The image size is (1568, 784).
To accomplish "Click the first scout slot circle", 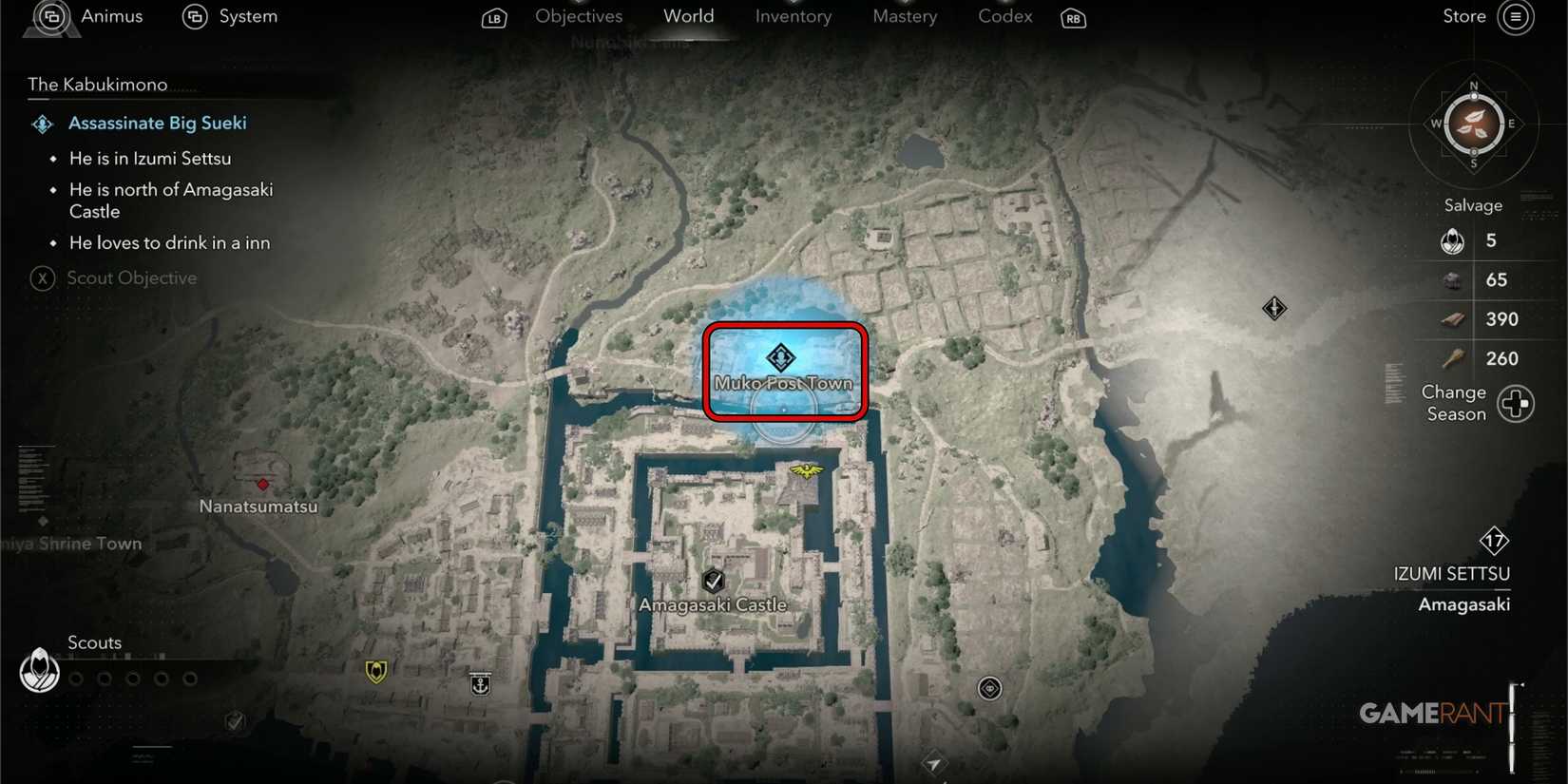I will click(76, 679).
